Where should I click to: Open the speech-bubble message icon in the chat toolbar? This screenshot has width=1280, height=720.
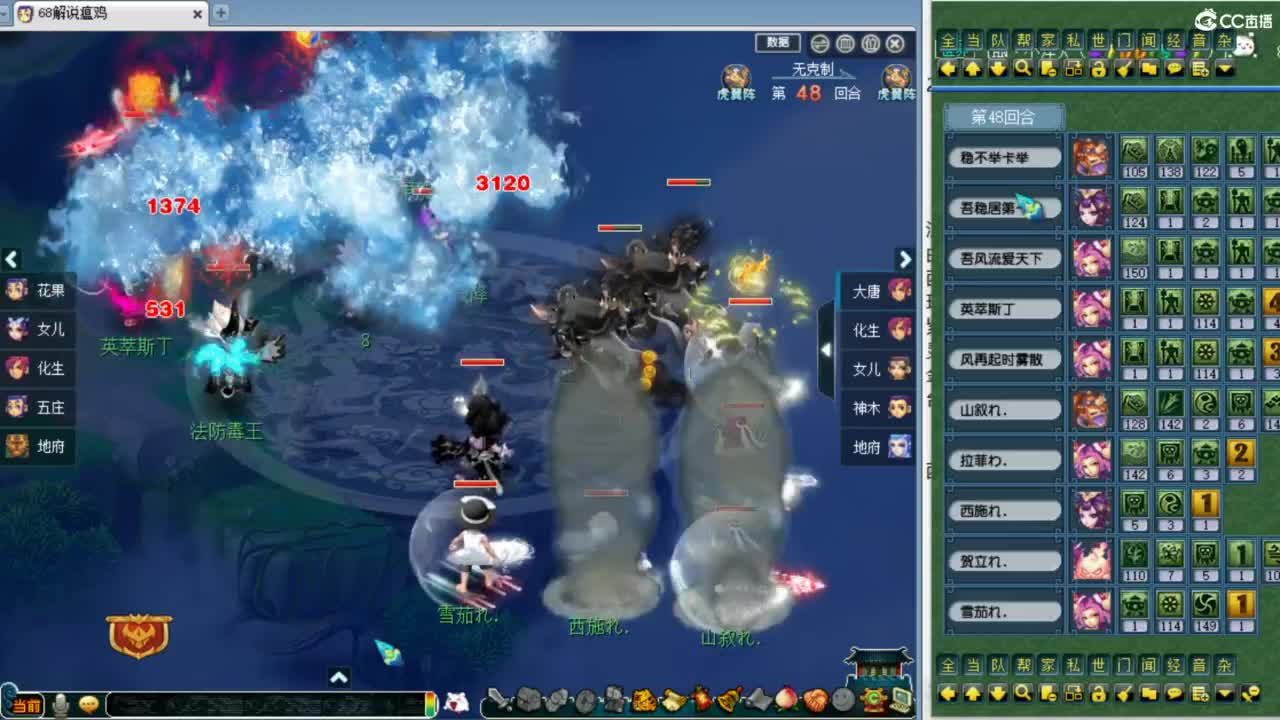(x=1173, y=69)
